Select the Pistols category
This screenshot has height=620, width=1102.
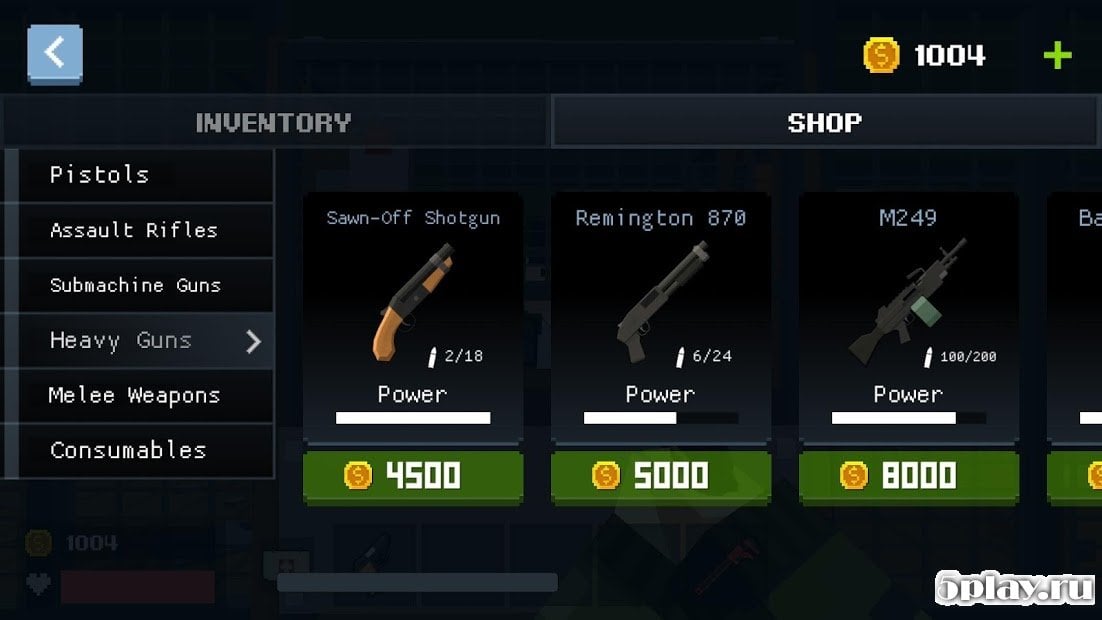(140, 175)
